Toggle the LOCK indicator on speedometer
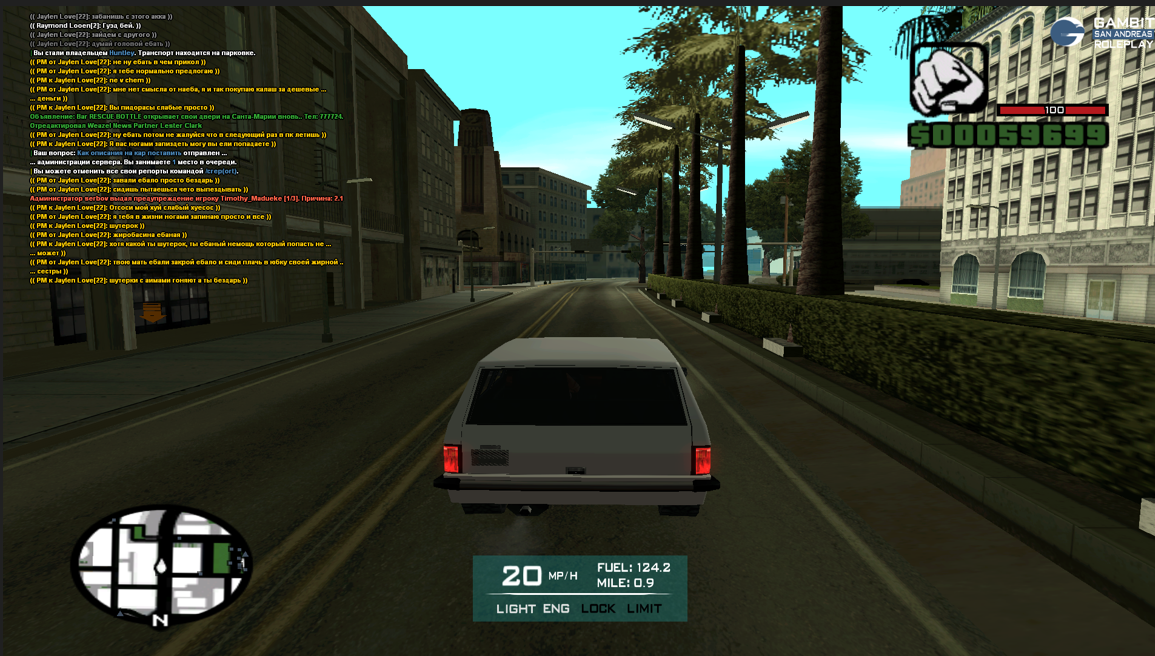The width and height of the screenshot is (1155, 656). [598, 608]
